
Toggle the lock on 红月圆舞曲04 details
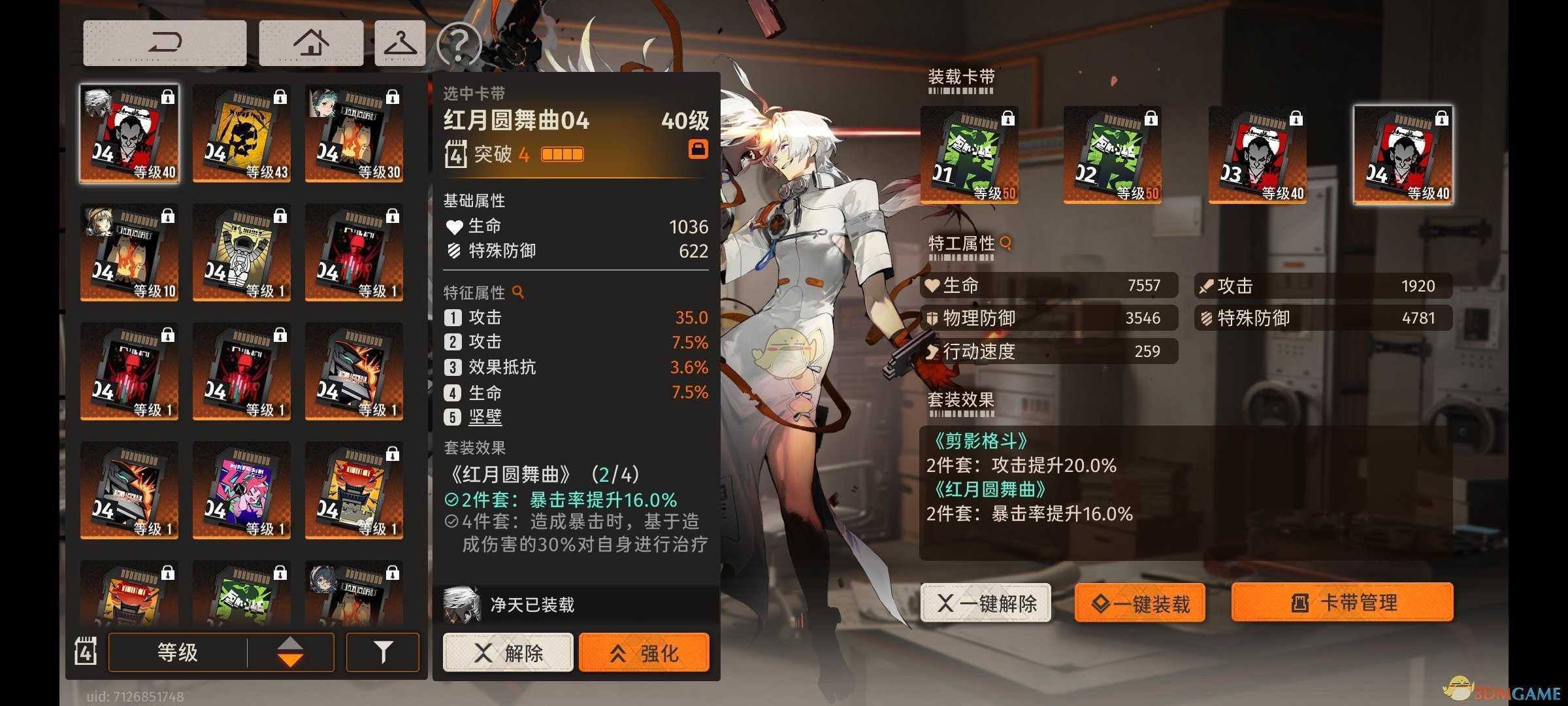pyautogui.click(x=698, y=149)
